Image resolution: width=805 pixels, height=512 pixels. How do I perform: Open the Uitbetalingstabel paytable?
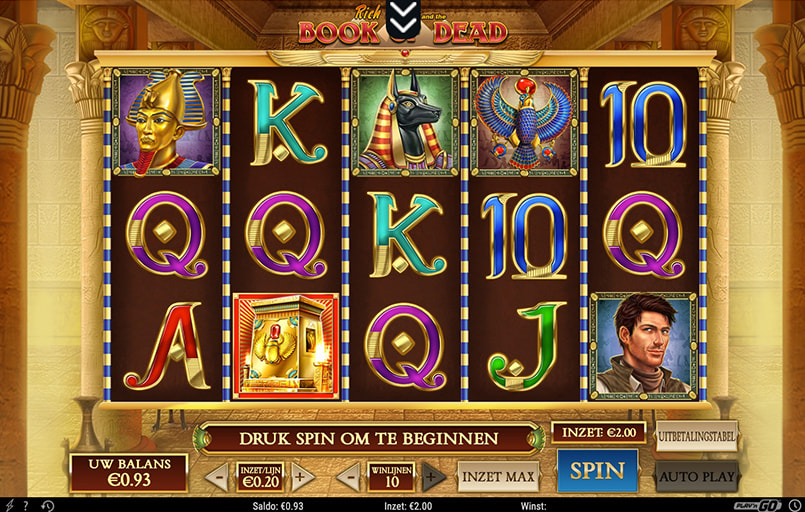point(696,437)
